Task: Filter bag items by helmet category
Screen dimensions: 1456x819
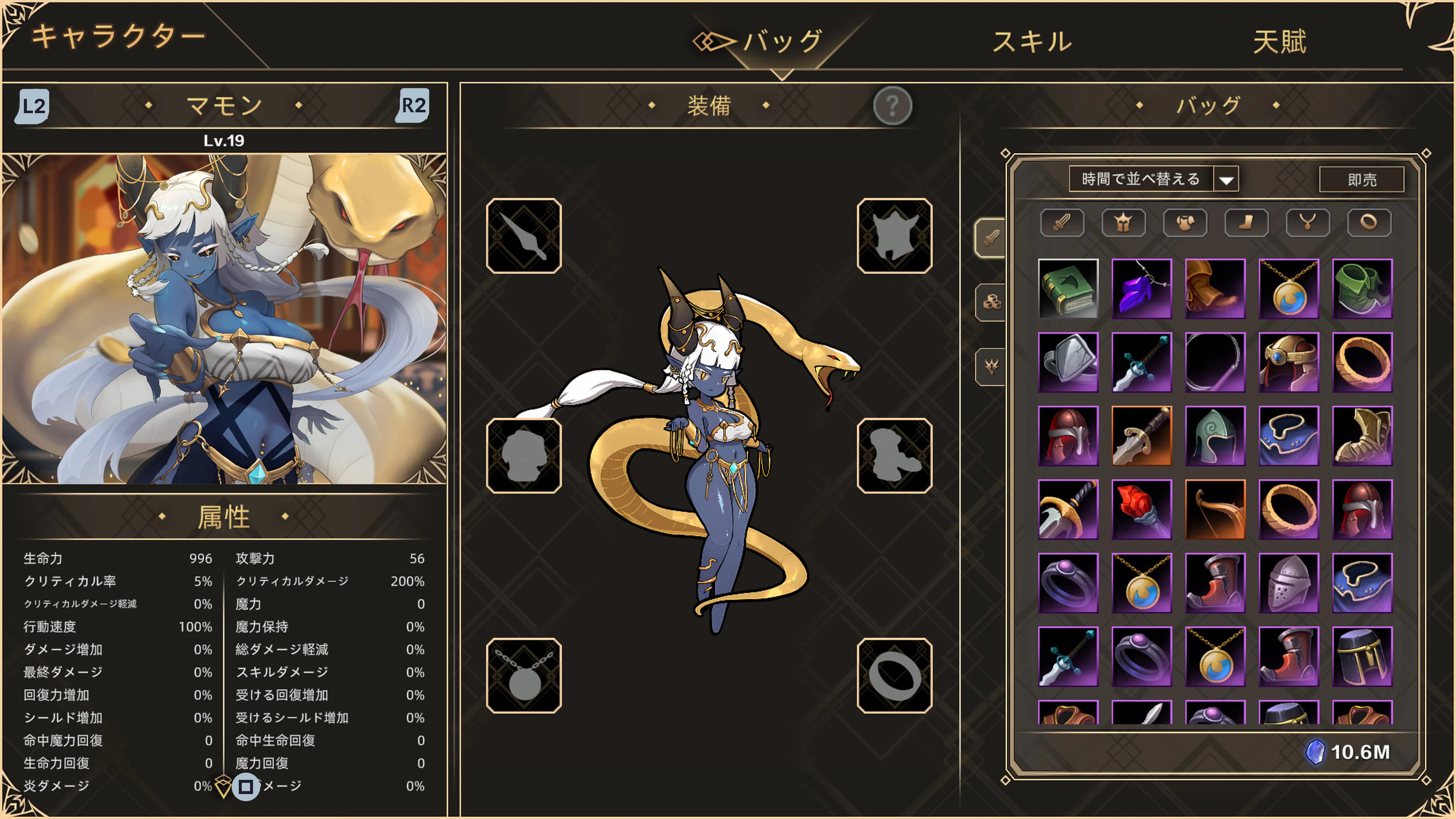Action: point(1123,222)
